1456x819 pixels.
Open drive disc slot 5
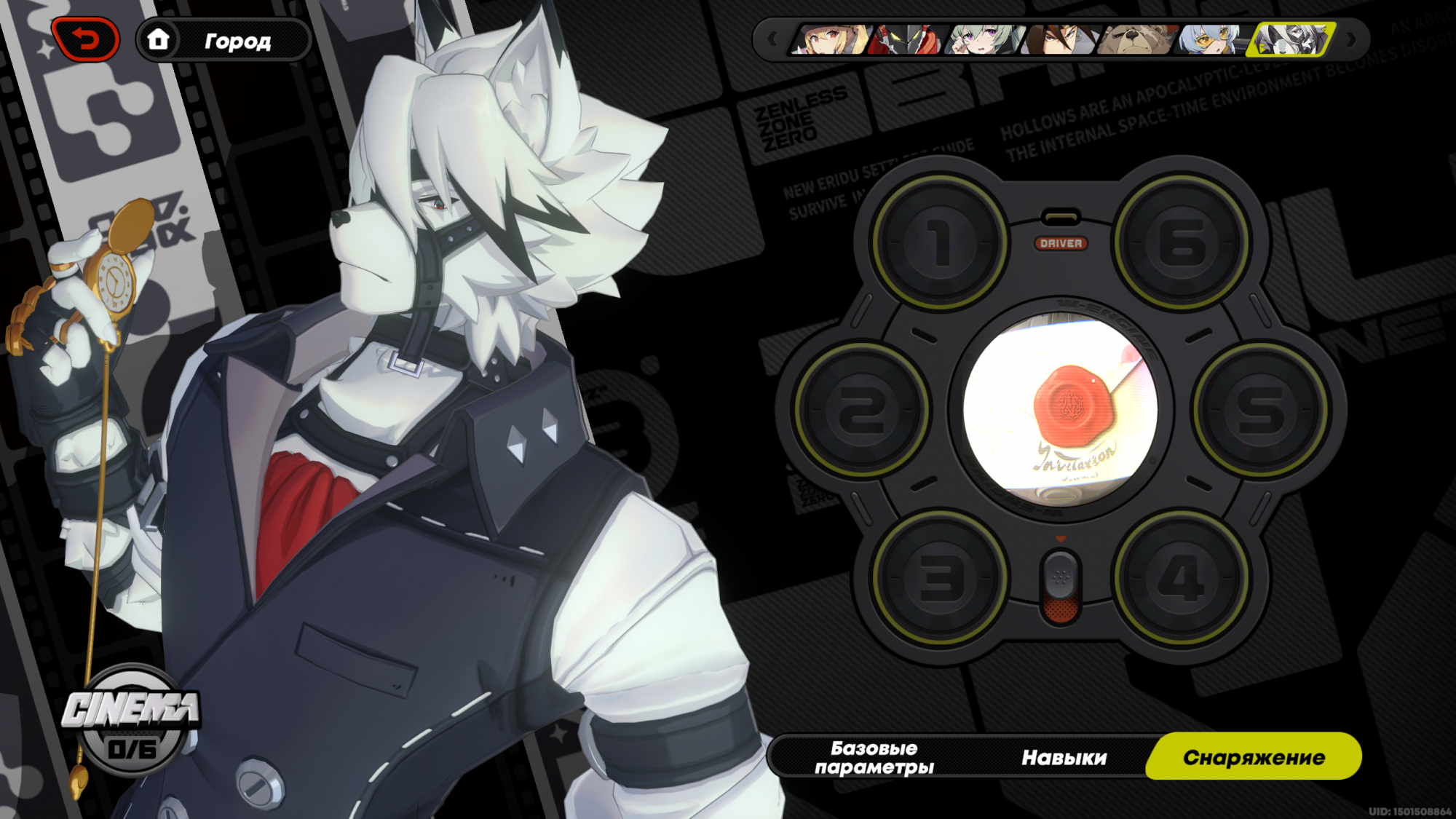(1260, 410)
